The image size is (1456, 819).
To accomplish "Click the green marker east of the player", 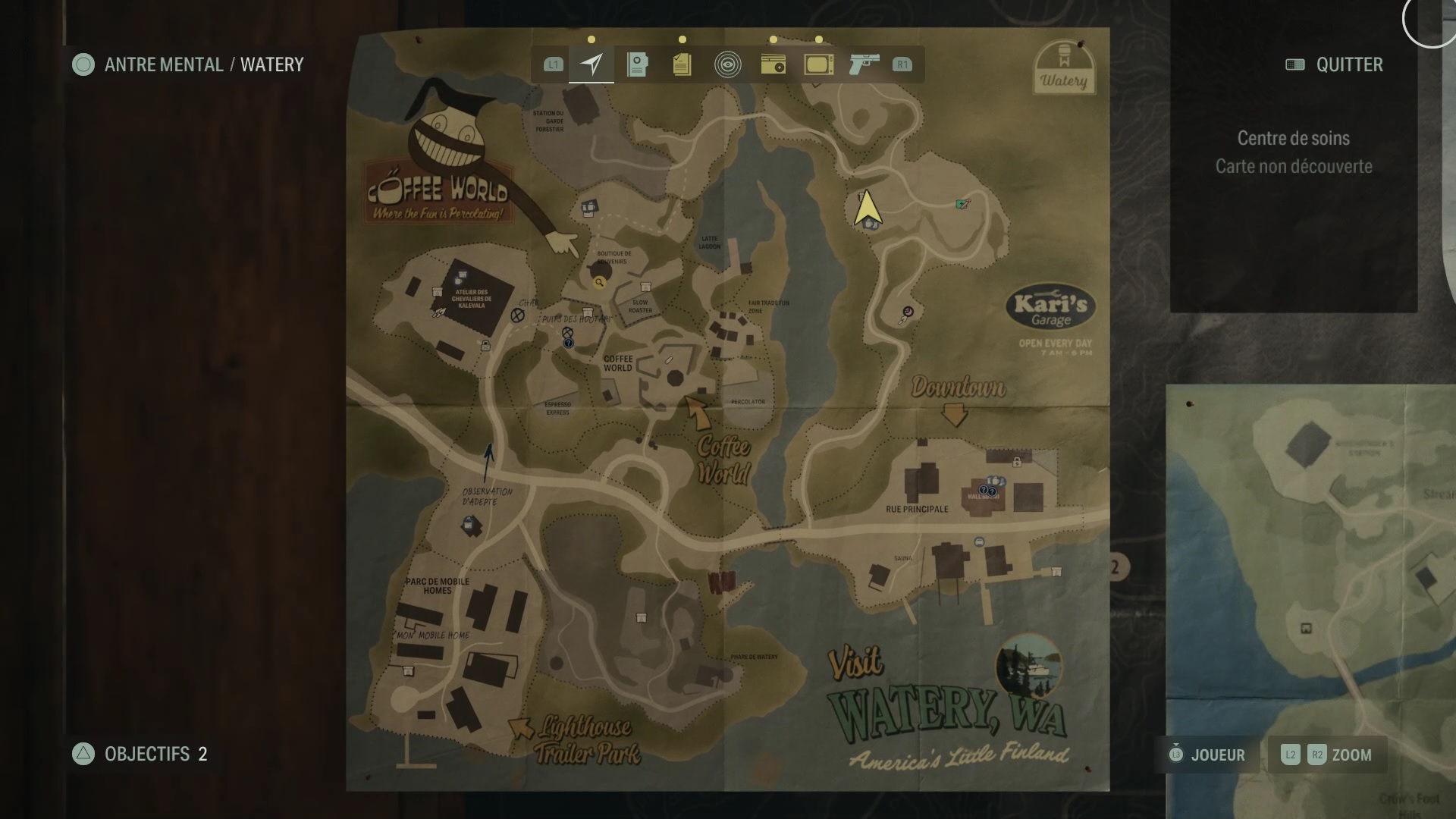I will pos(962,203).
